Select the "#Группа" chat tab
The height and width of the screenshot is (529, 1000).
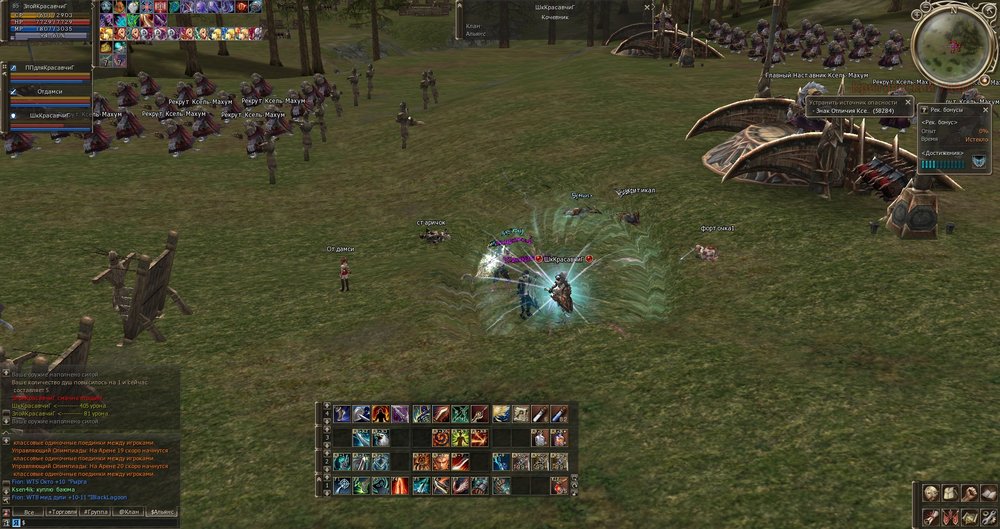pos(97,512)
